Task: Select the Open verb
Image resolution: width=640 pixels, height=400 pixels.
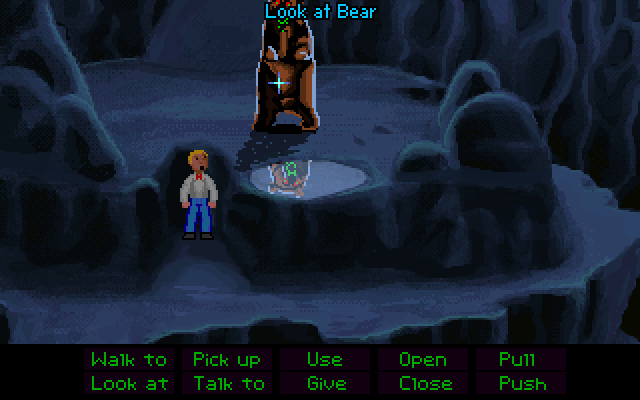Action: click(422, 360)
